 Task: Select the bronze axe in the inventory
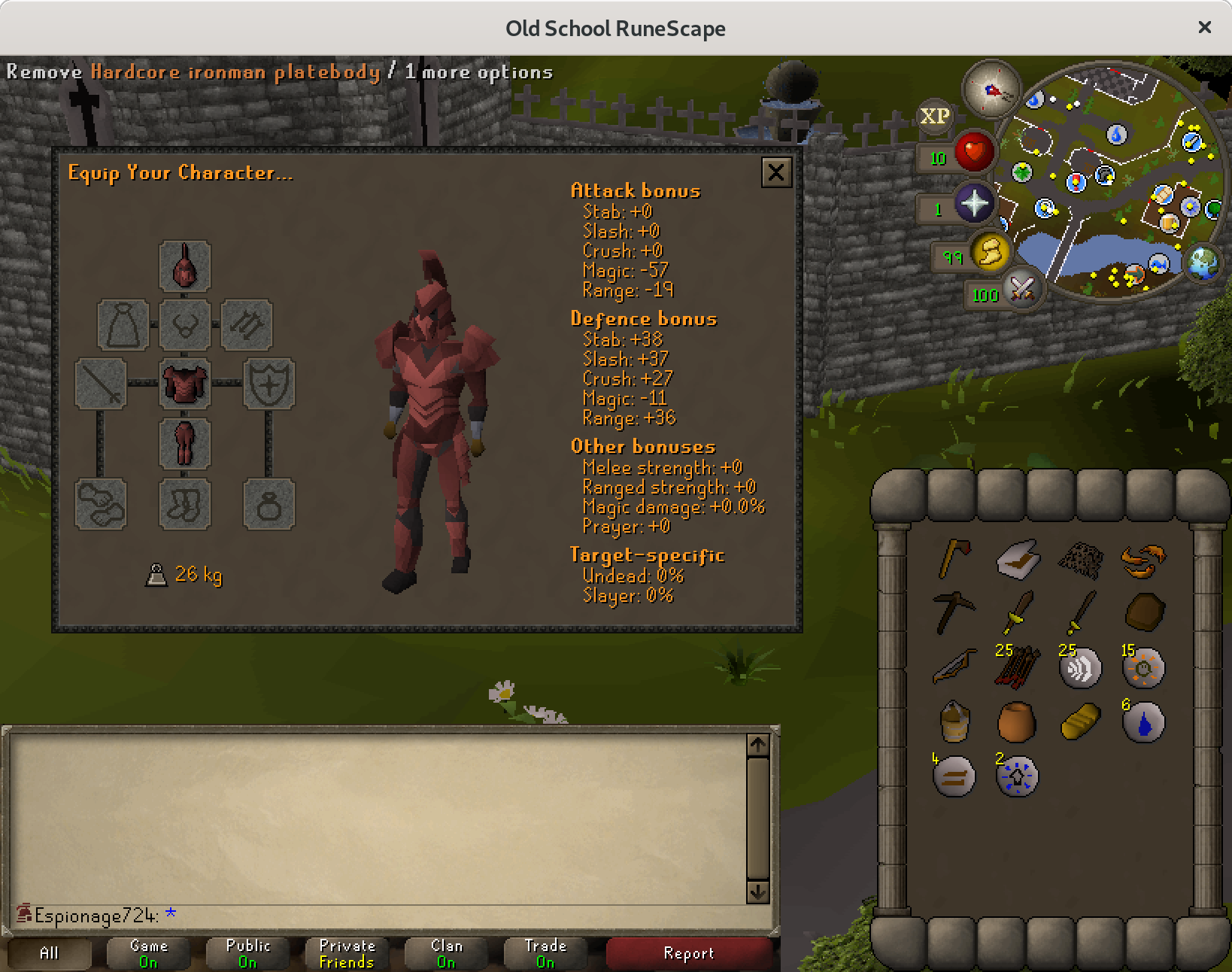point(954,558)
